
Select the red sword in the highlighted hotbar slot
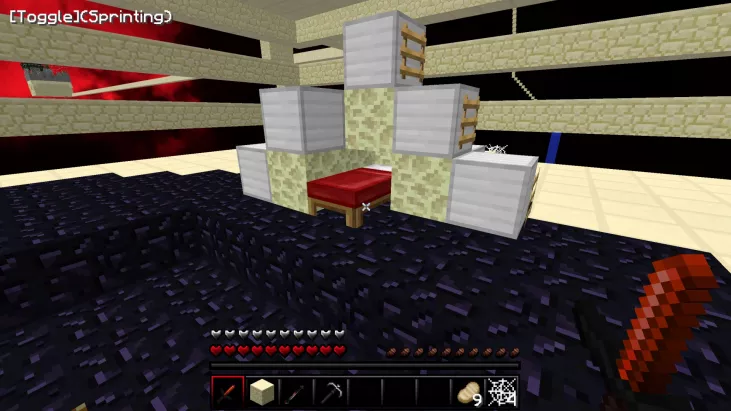tap(227, 391)
